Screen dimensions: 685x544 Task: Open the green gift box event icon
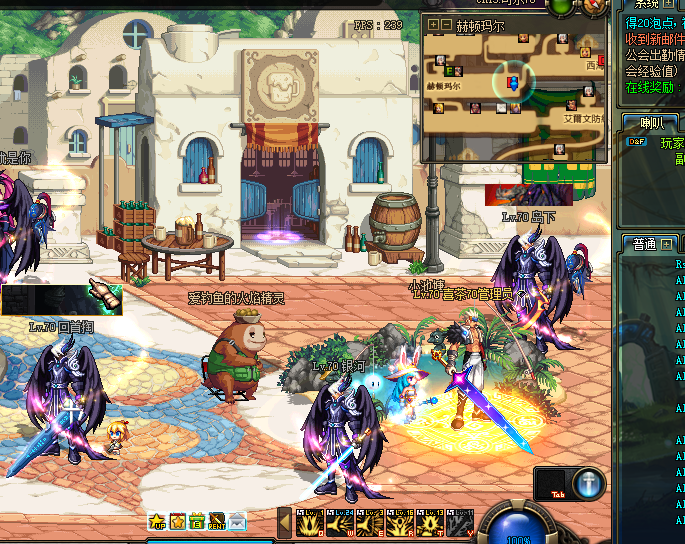pyautogui.click(x=197, y=521)
